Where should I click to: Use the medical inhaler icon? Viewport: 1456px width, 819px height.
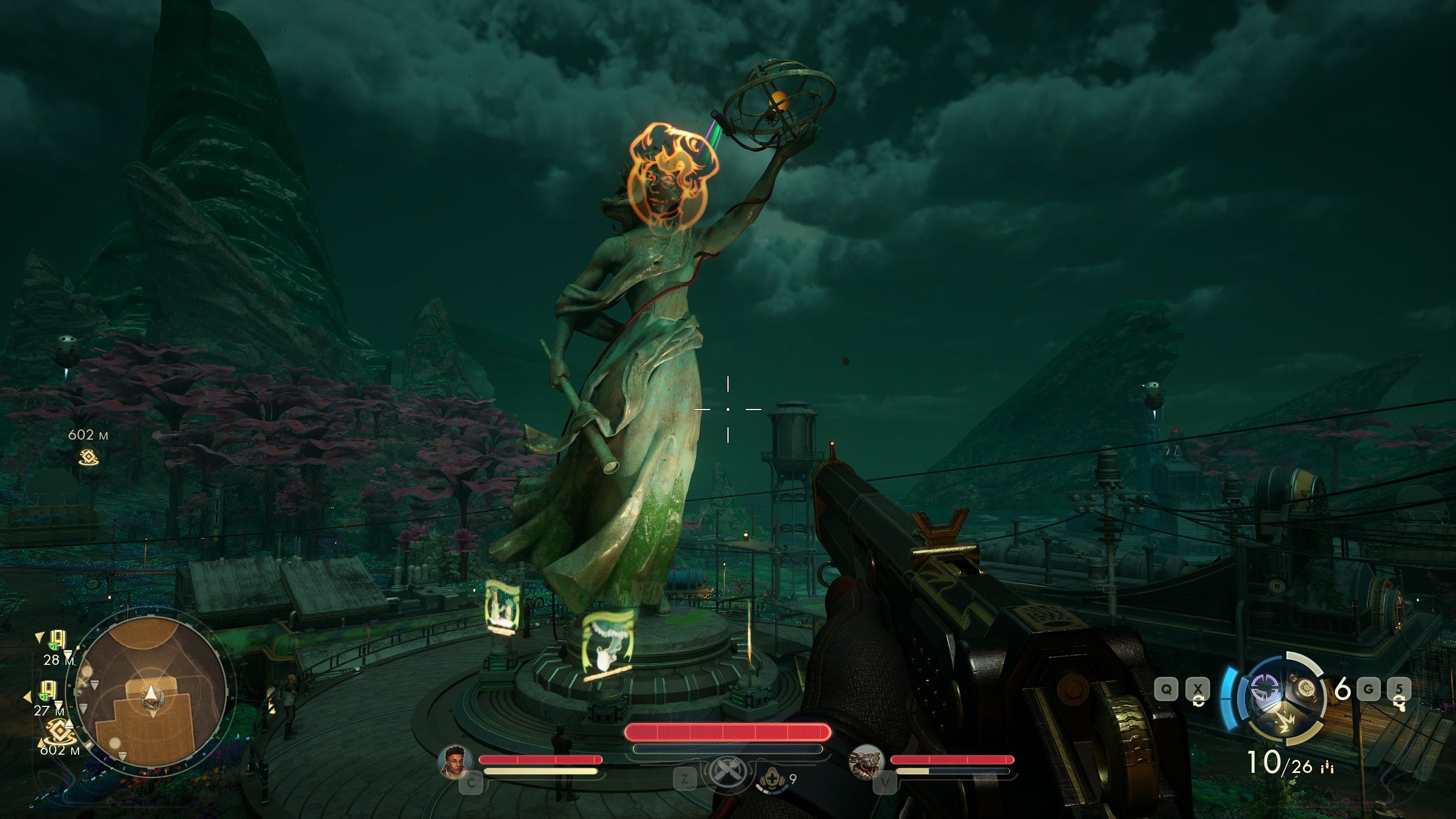[771, 778]
